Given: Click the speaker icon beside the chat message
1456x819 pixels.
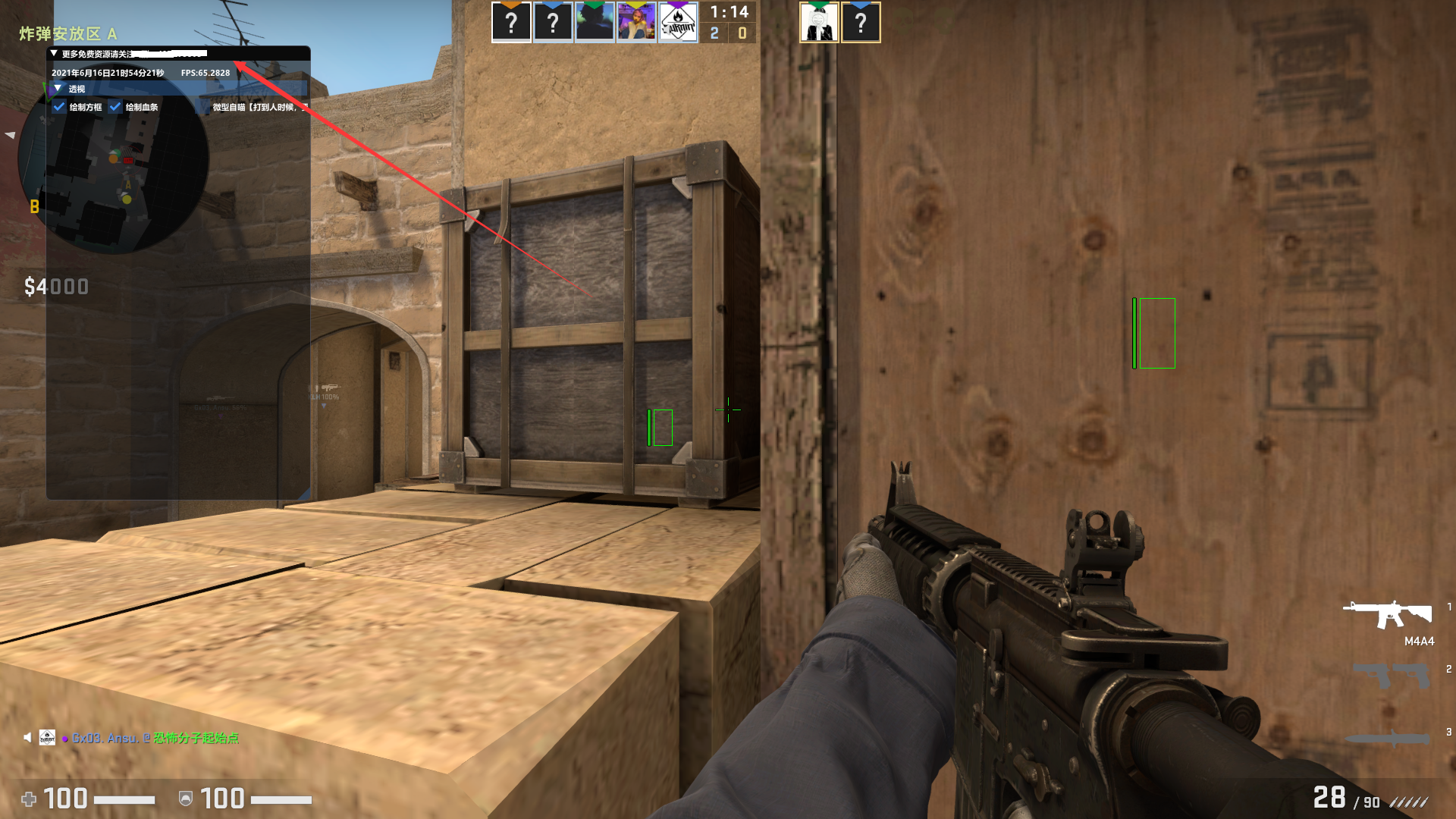Looking at the screenshot, I should [27, 737].
